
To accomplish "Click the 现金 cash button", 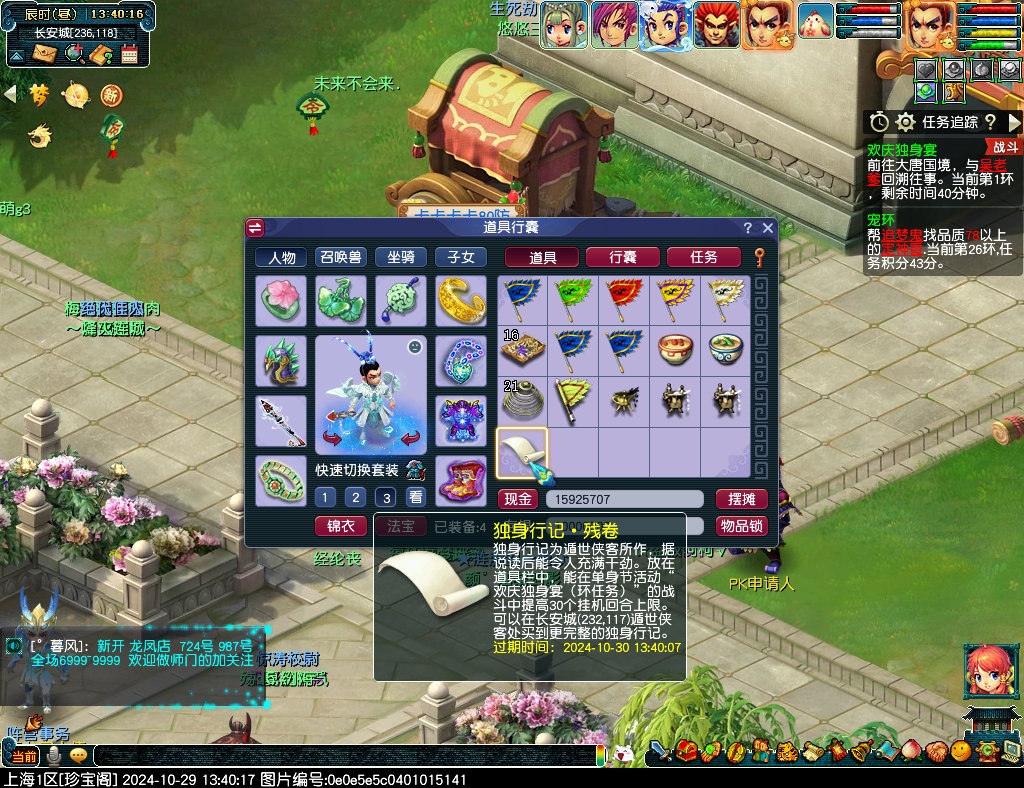I will point(518,499).
